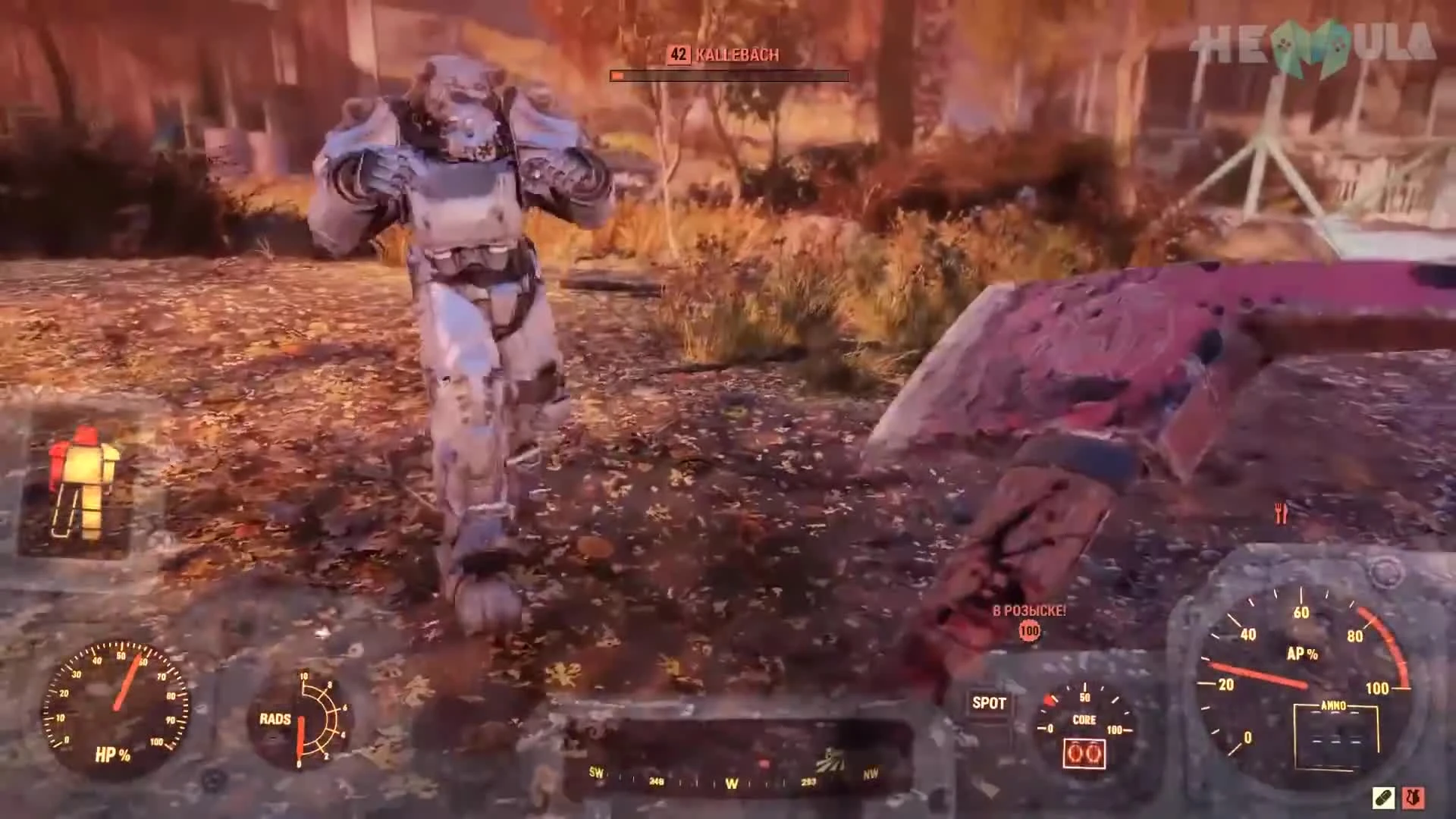Click KALLEBACH's red health bar
Image resolution: width=1456 pixels, height=819 pixels.
(728, 75)
